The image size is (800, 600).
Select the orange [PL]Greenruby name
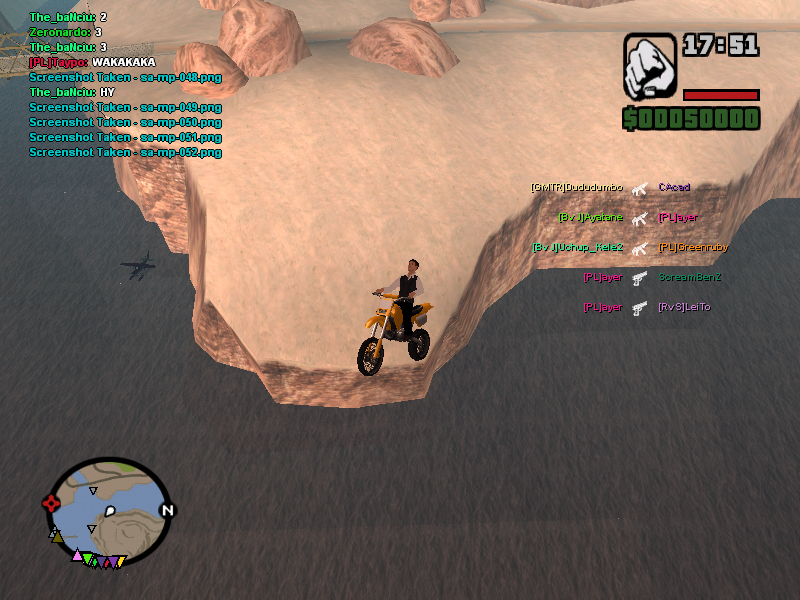click(x=694, y=247)
